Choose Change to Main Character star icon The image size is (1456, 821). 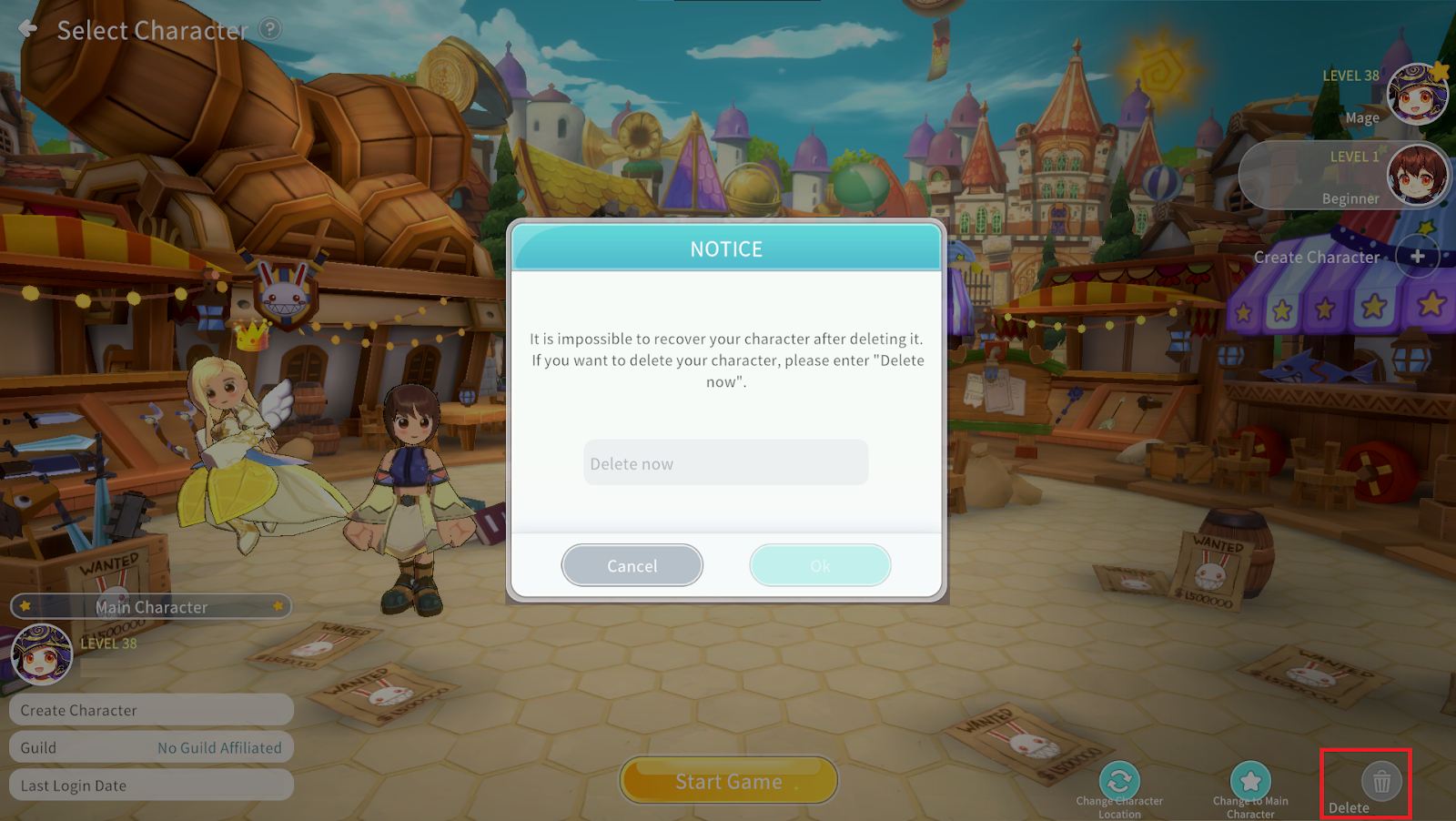[x=1250, y=781]
